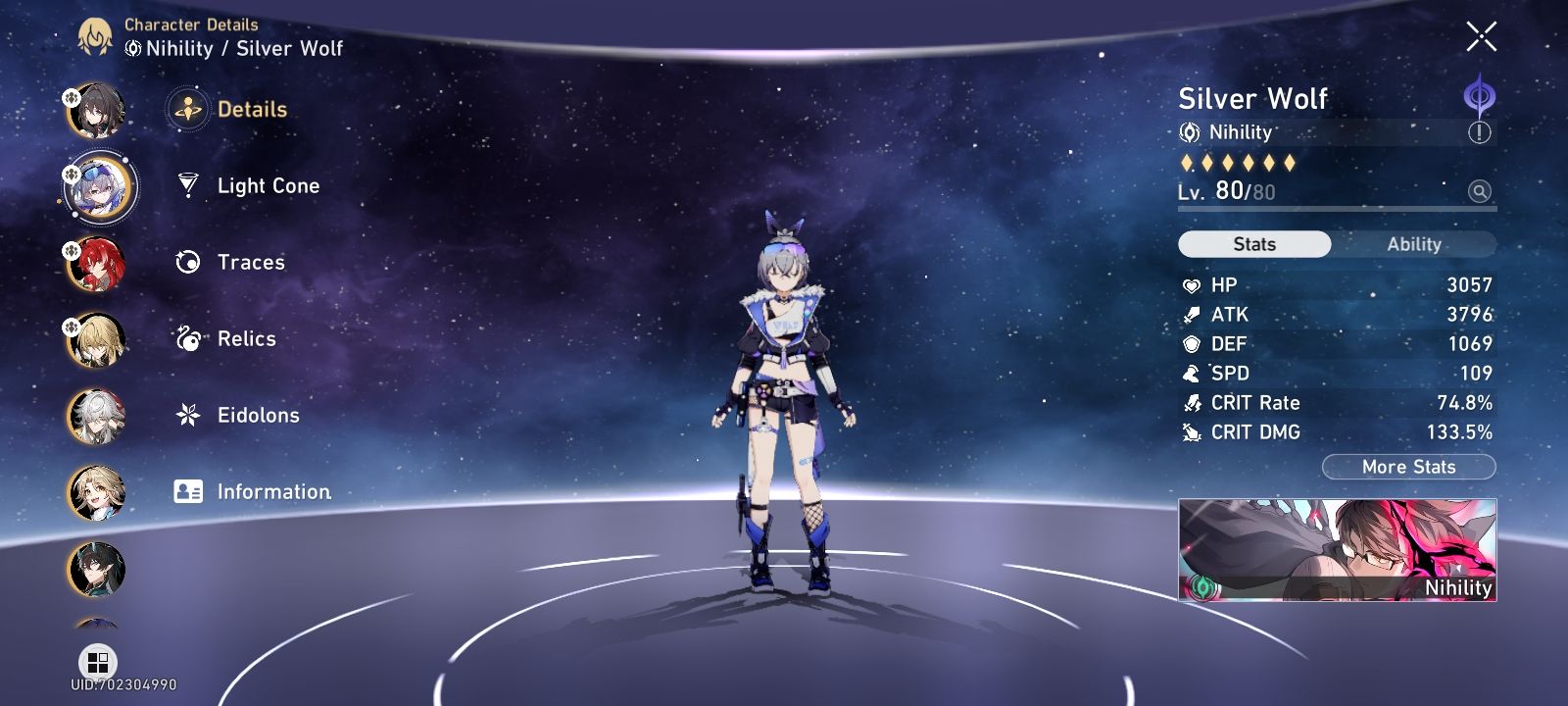Select the topmost character portrait in sidebar
Image resolution: width=1568 pixels, height=706 pixels.
click(99, 111)
